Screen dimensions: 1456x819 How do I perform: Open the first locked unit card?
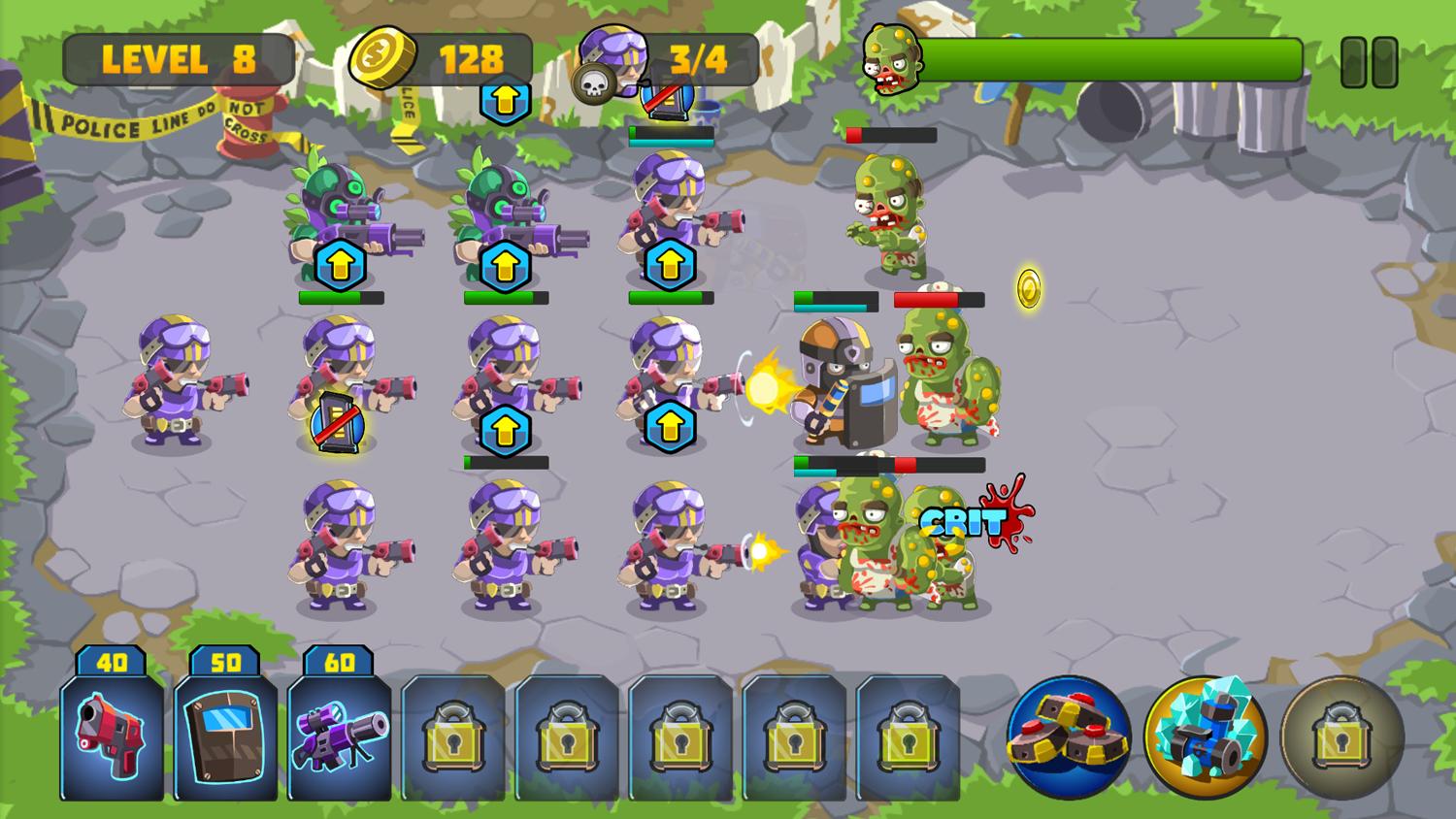point(454,737)
